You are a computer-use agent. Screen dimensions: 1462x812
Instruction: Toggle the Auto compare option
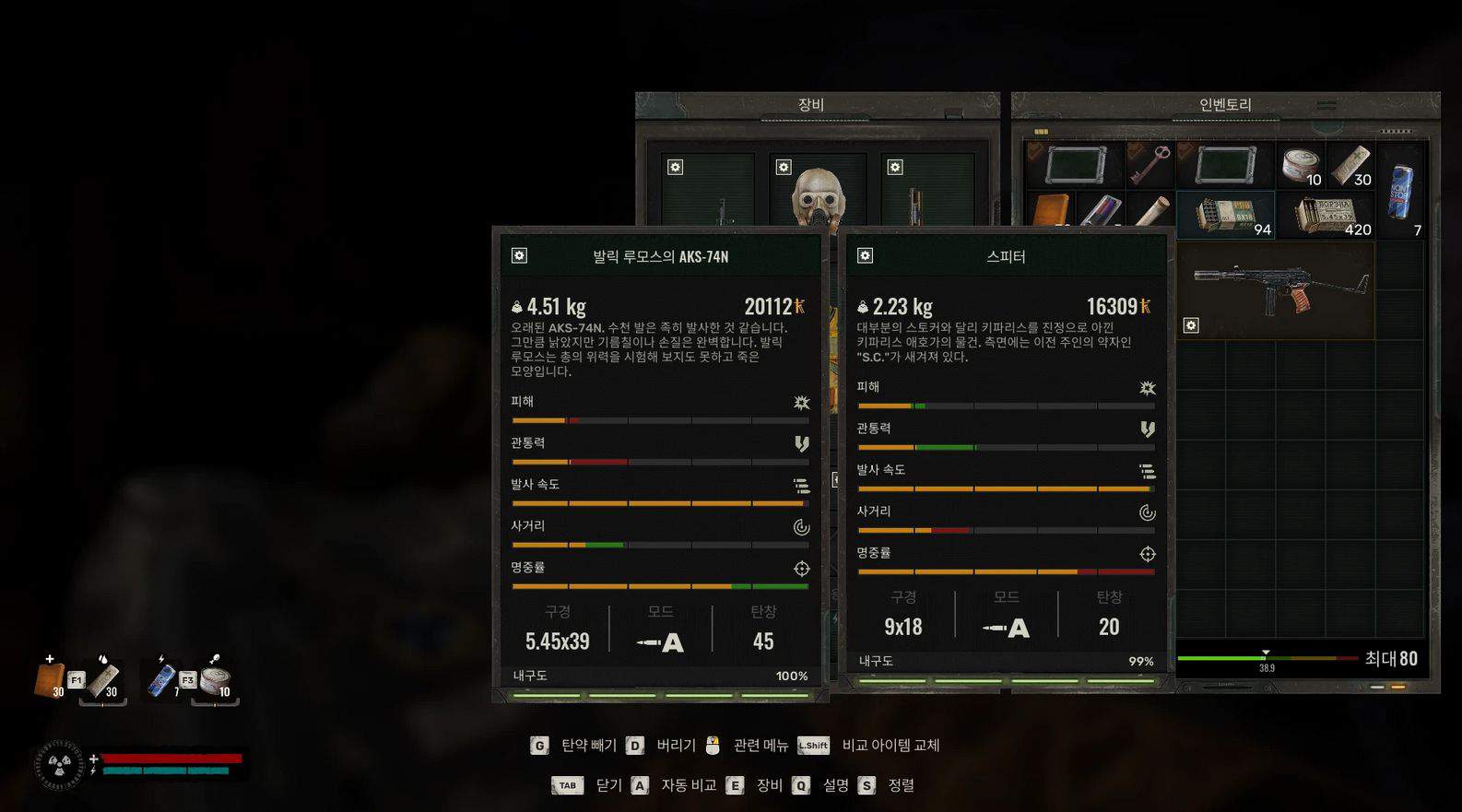point(676,785)
